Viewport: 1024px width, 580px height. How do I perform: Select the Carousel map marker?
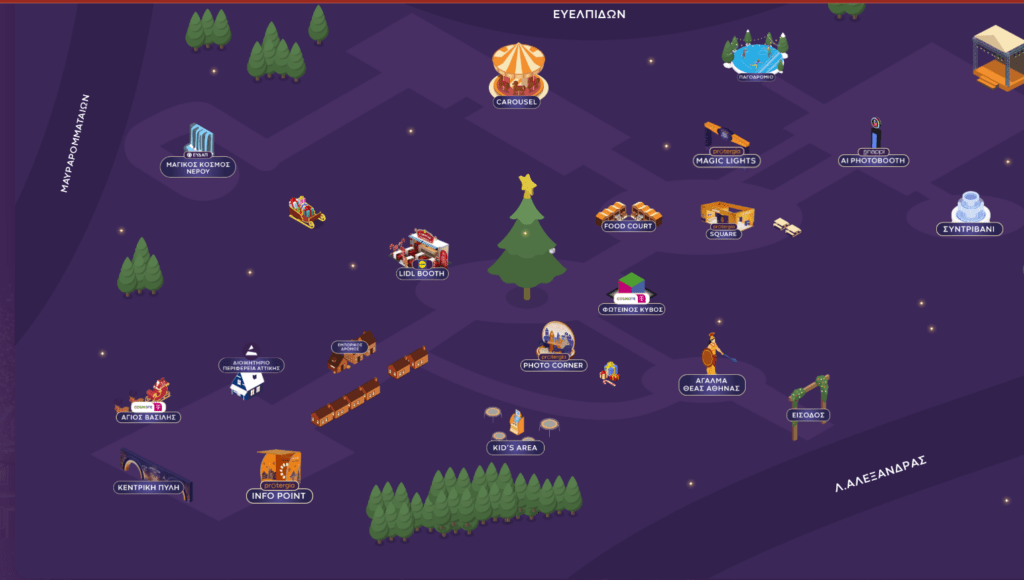[518, 70]
